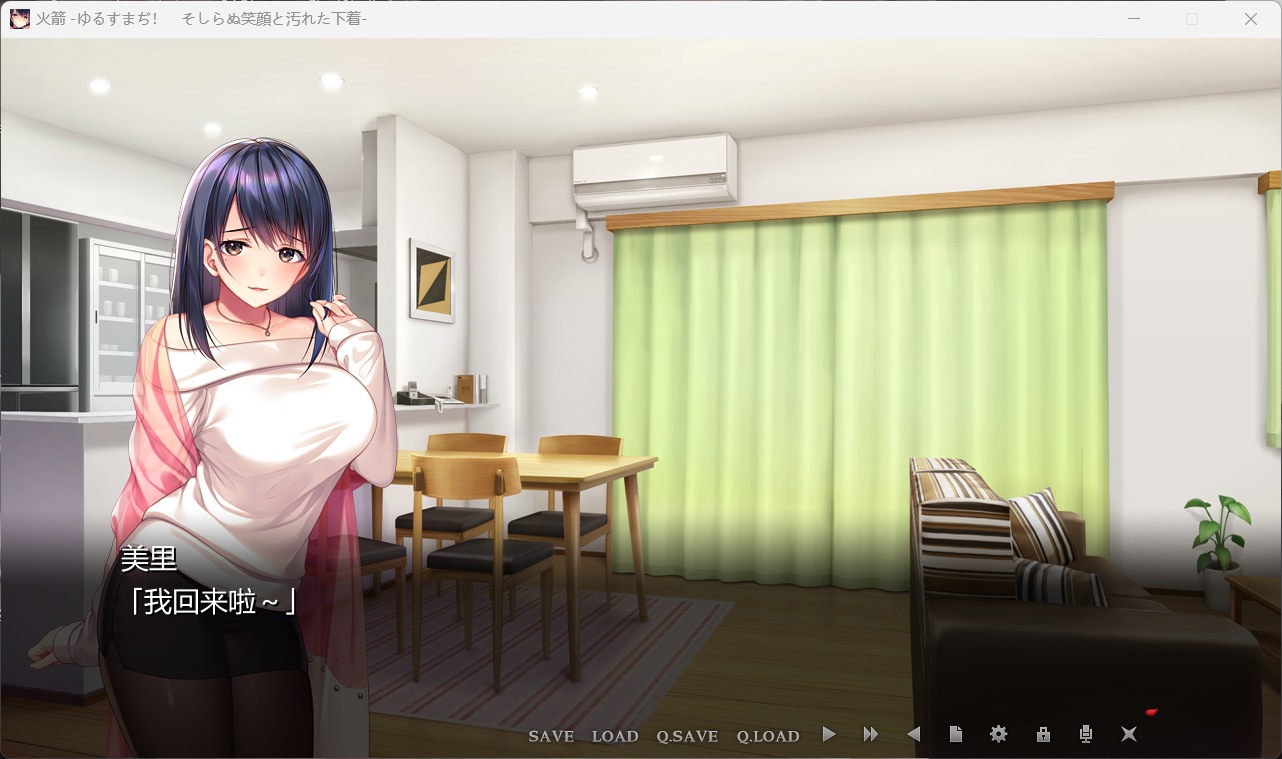1282x759 pixels.
Task: Open the backlog page icon
Action: [956, 735]
